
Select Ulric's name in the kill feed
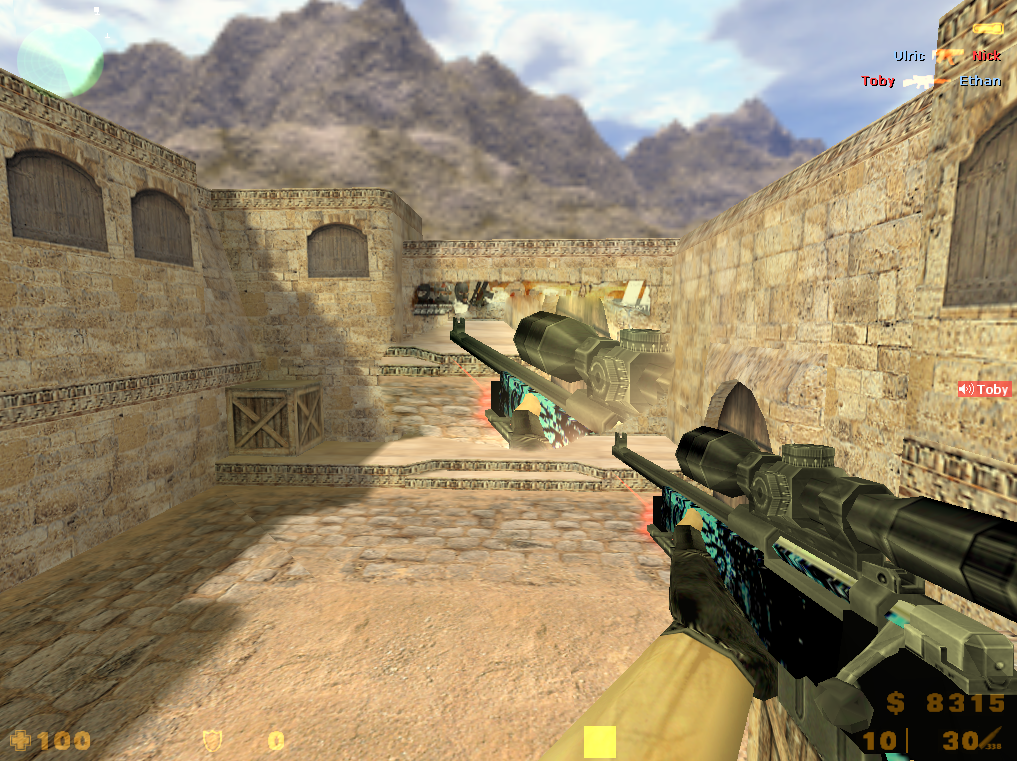pos(909,56)
